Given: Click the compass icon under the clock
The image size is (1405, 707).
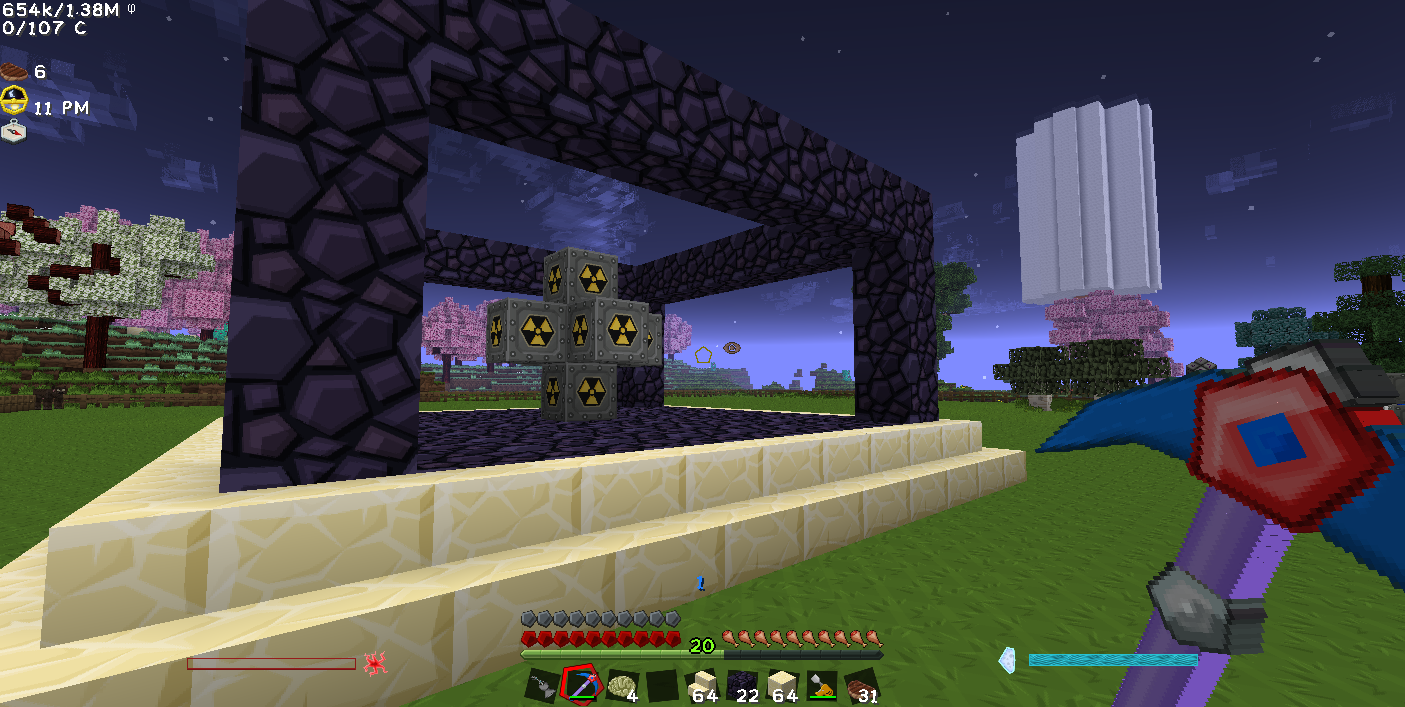Looking at the screenshot, I should point(14,131).
